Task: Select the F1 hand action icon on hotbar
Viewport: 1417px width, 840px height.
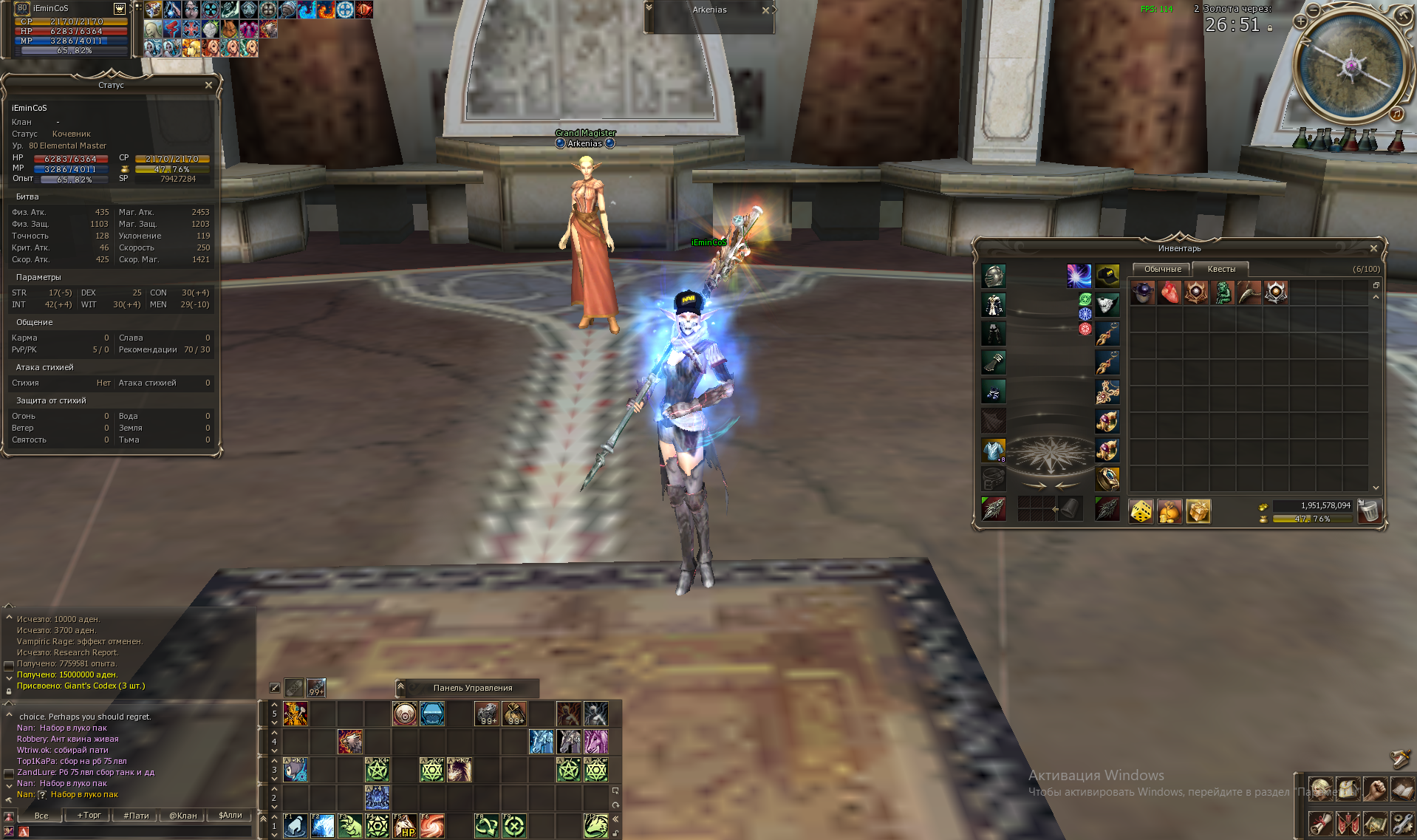Action: 295,826
